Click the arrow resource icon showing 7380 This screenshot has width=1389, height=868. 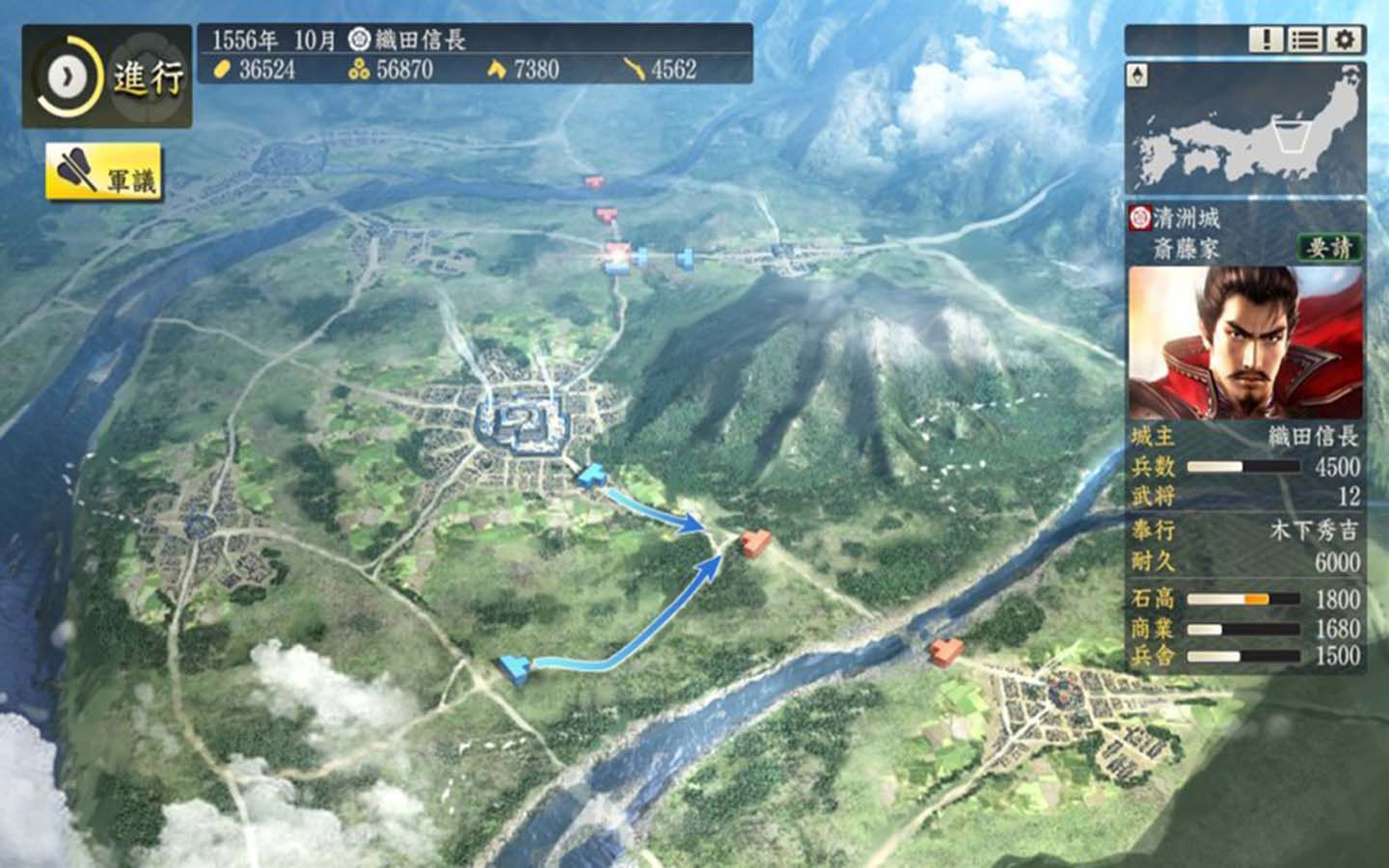495,69
